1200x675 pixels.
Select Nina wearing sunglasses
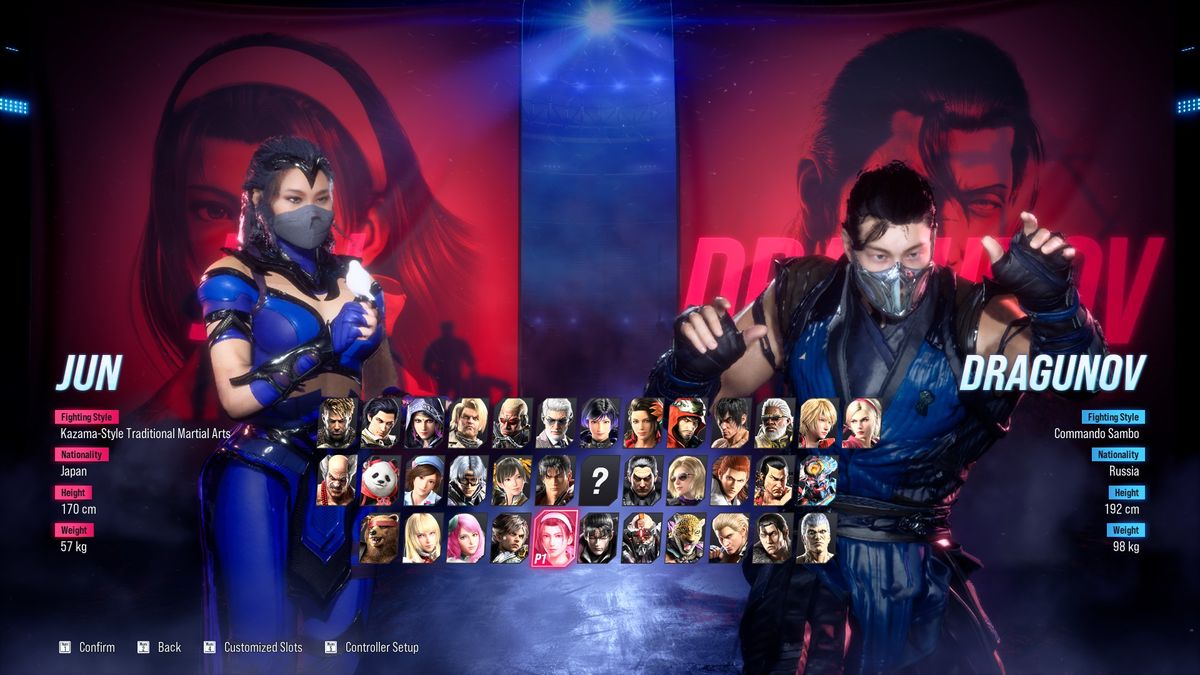point(686,481)
